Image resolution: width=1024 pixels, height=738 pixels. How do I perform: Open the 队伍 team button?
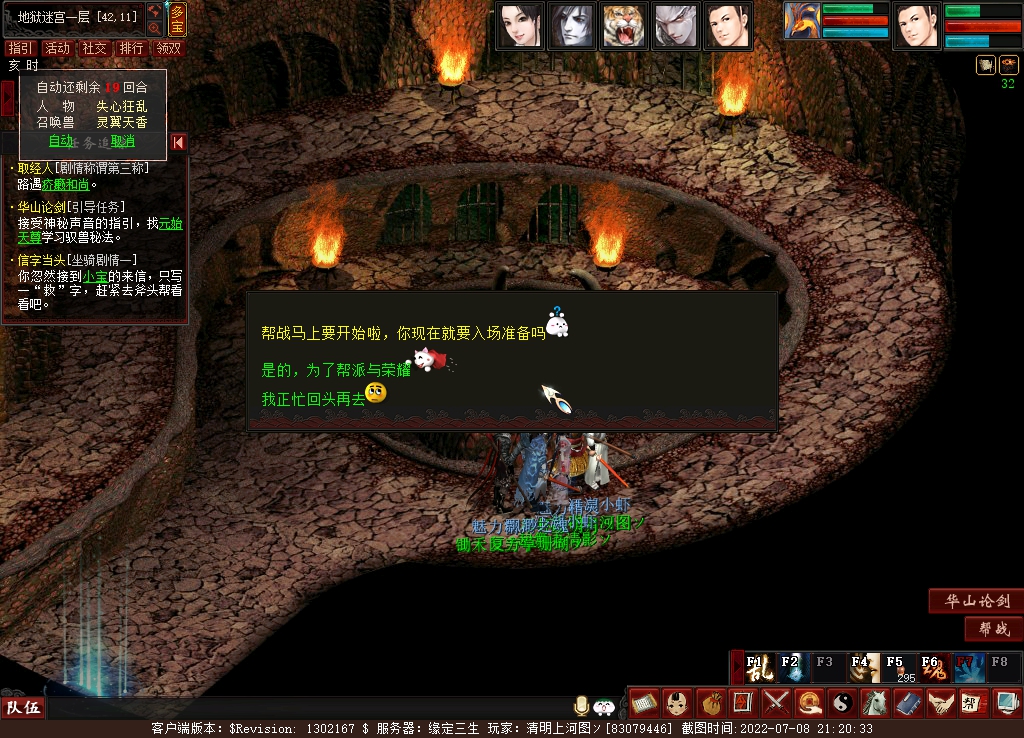click(x=24, y=708)
